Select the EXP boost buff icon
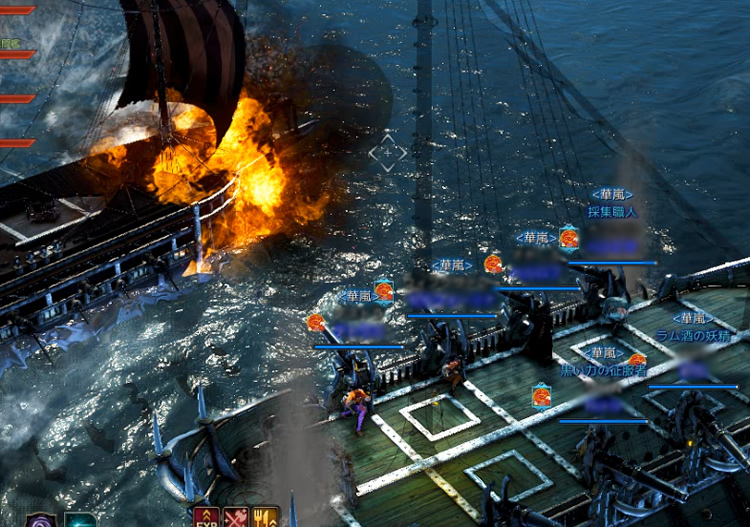This screenshot has width=750, height=527. pyautogui.click(x=206, y=518)
